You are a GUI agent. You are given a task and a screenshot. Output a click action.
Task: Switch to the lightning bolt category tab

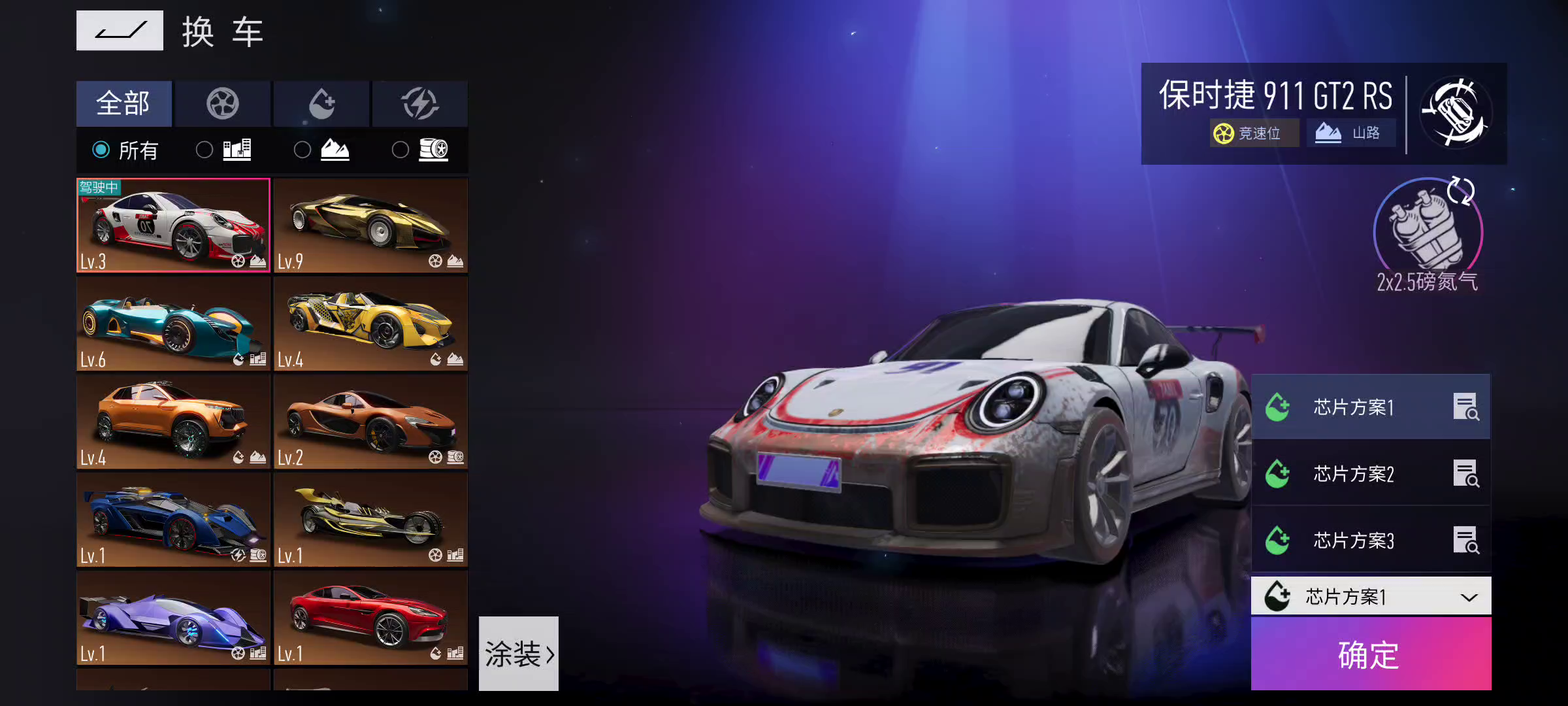pyautogui.click(x=419, y=103)
